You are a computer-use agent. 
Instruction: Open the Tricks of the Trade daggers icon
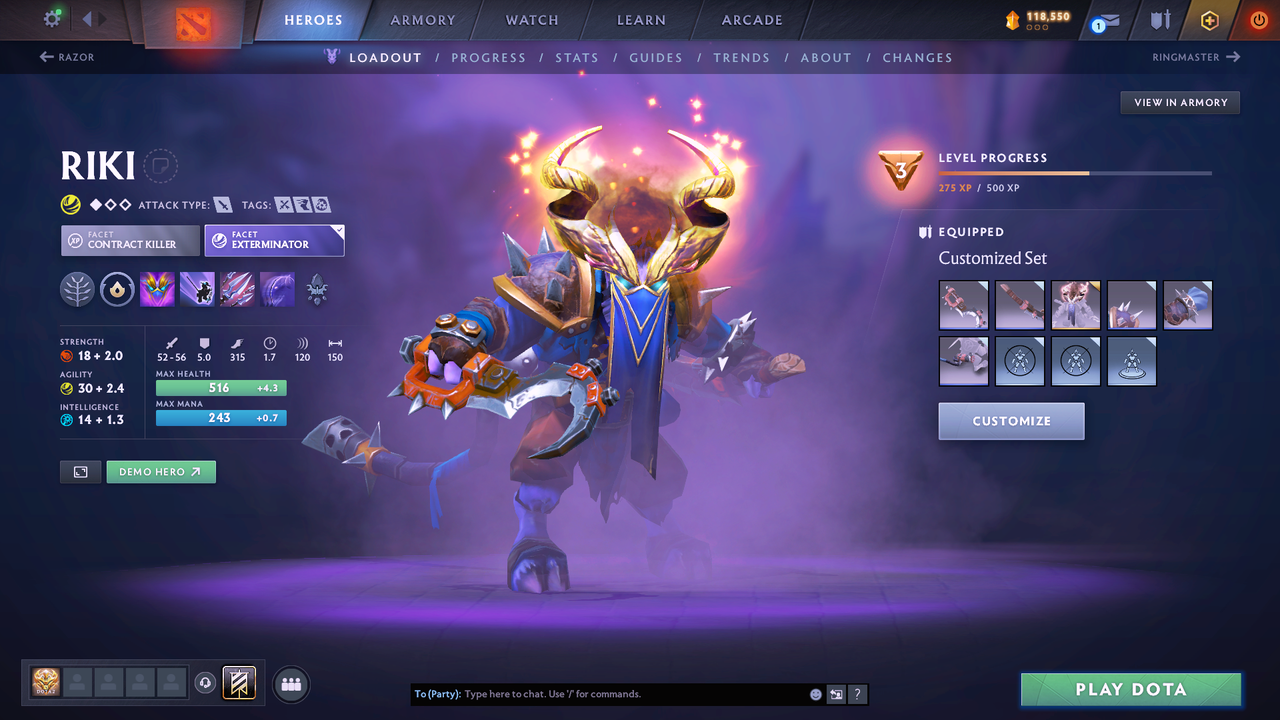tap(237, 289)
